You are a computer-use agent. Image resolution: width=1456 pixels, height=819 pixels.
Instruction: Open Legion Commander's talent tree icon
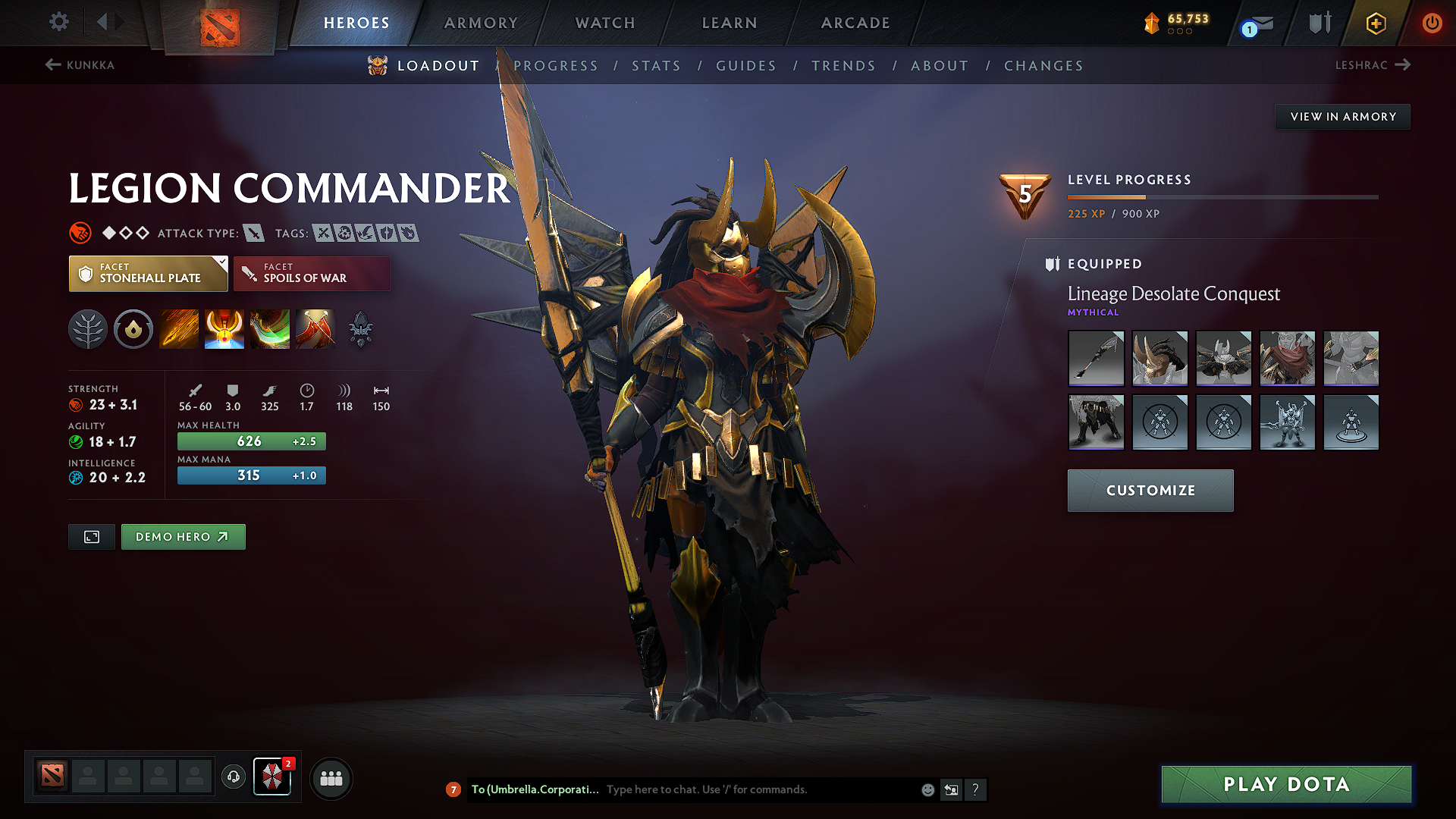click(88, 328)
